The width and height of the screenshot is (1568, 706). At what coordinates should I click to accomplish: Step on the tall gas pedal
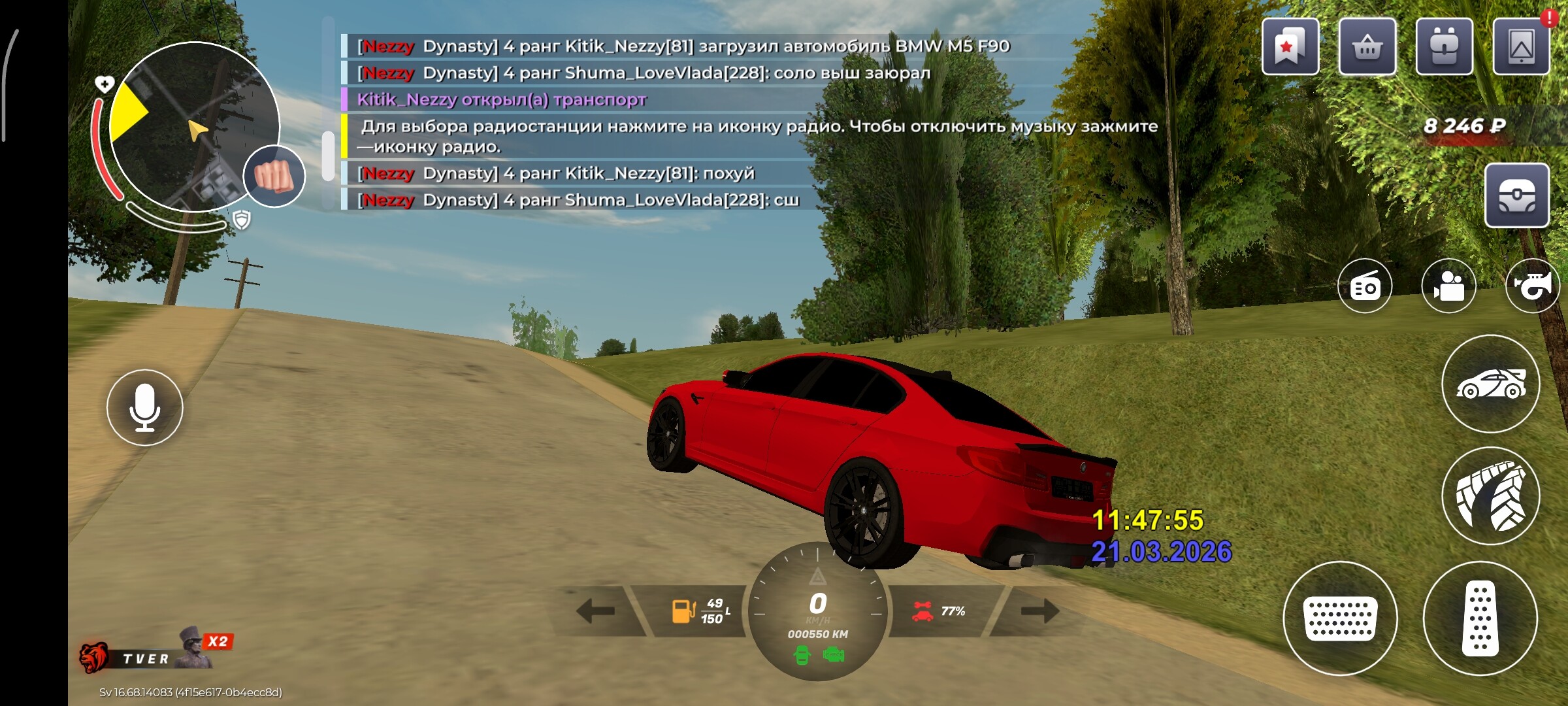pyautogui.click(x=1480, y=618)
